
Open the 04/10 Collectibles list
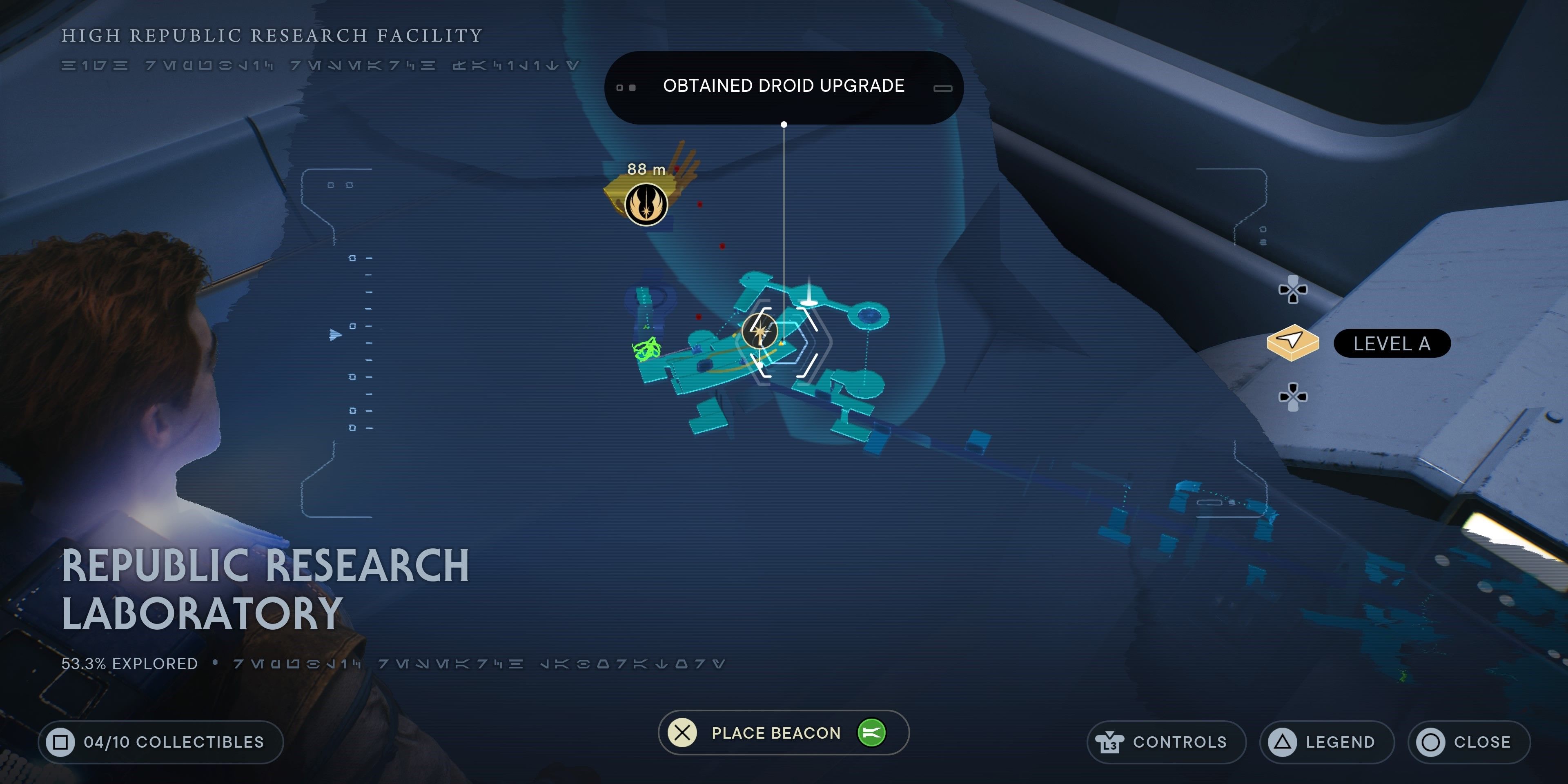point(161,742)
